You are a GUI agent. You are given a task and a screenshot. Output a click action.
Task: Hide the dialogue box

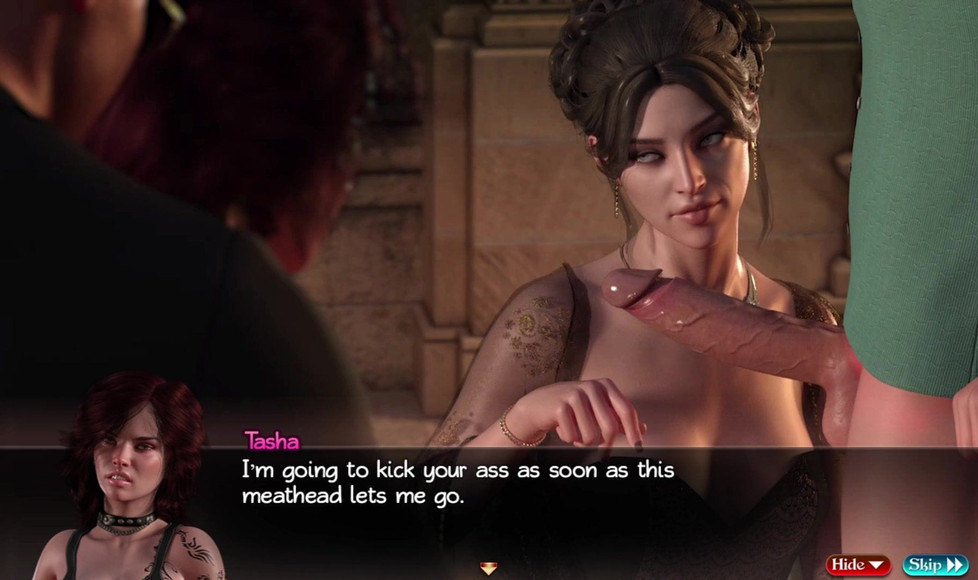[x=858, y=565]
